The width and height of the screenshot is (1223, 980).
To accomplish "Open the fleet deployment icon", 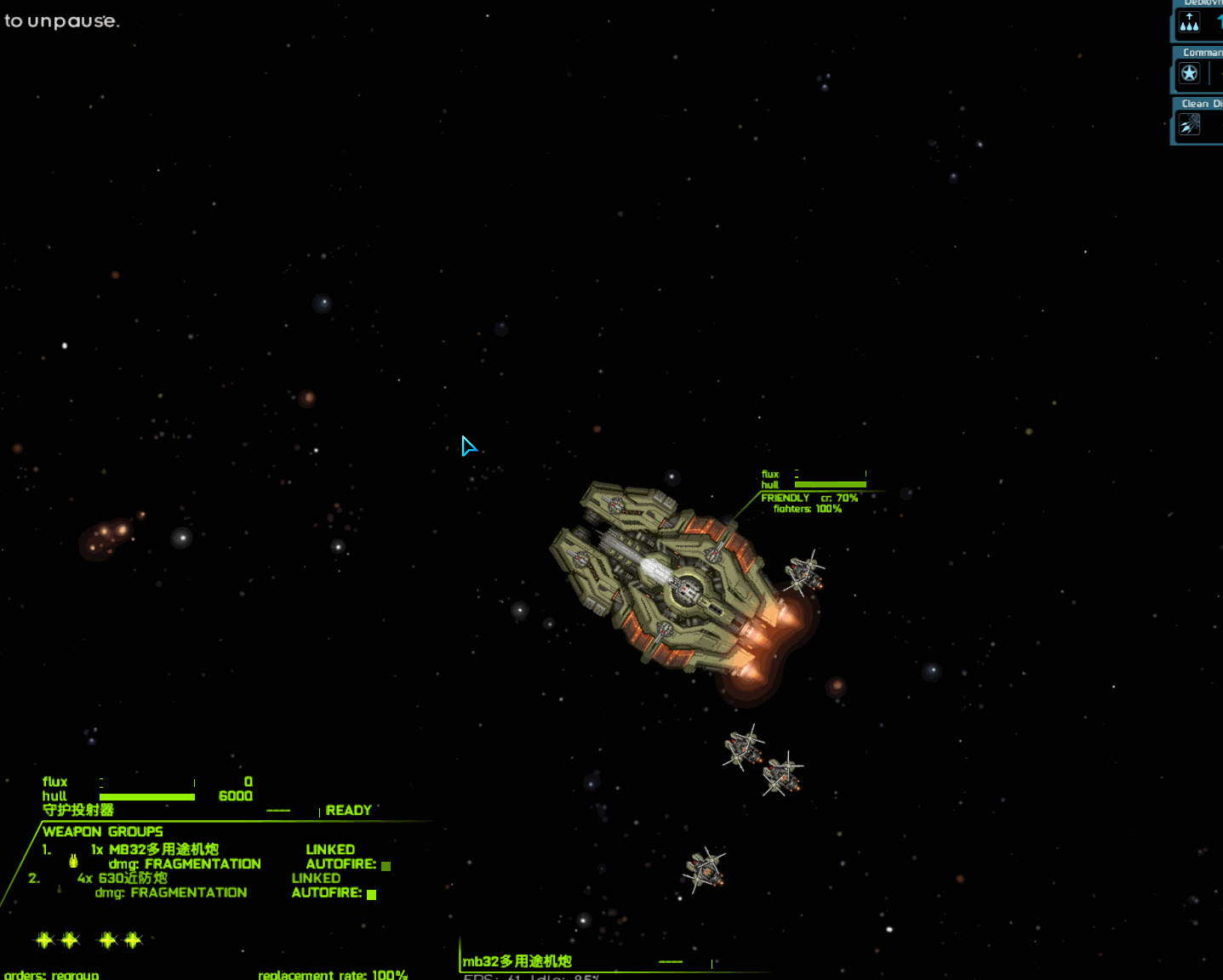I will point(1189,24).
